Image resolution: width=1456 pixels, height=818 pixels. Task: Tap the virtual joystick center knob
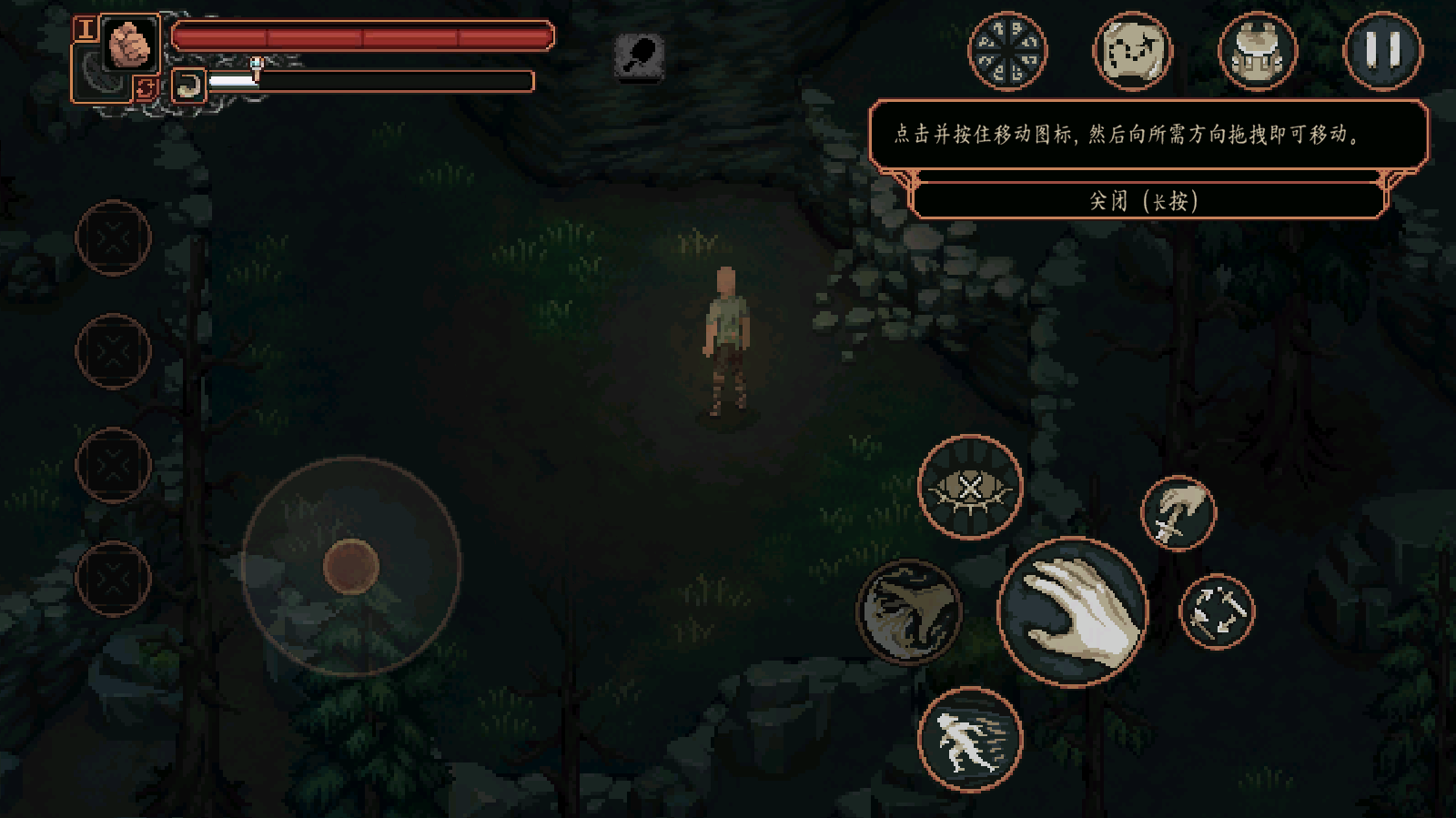coord(351,566)
